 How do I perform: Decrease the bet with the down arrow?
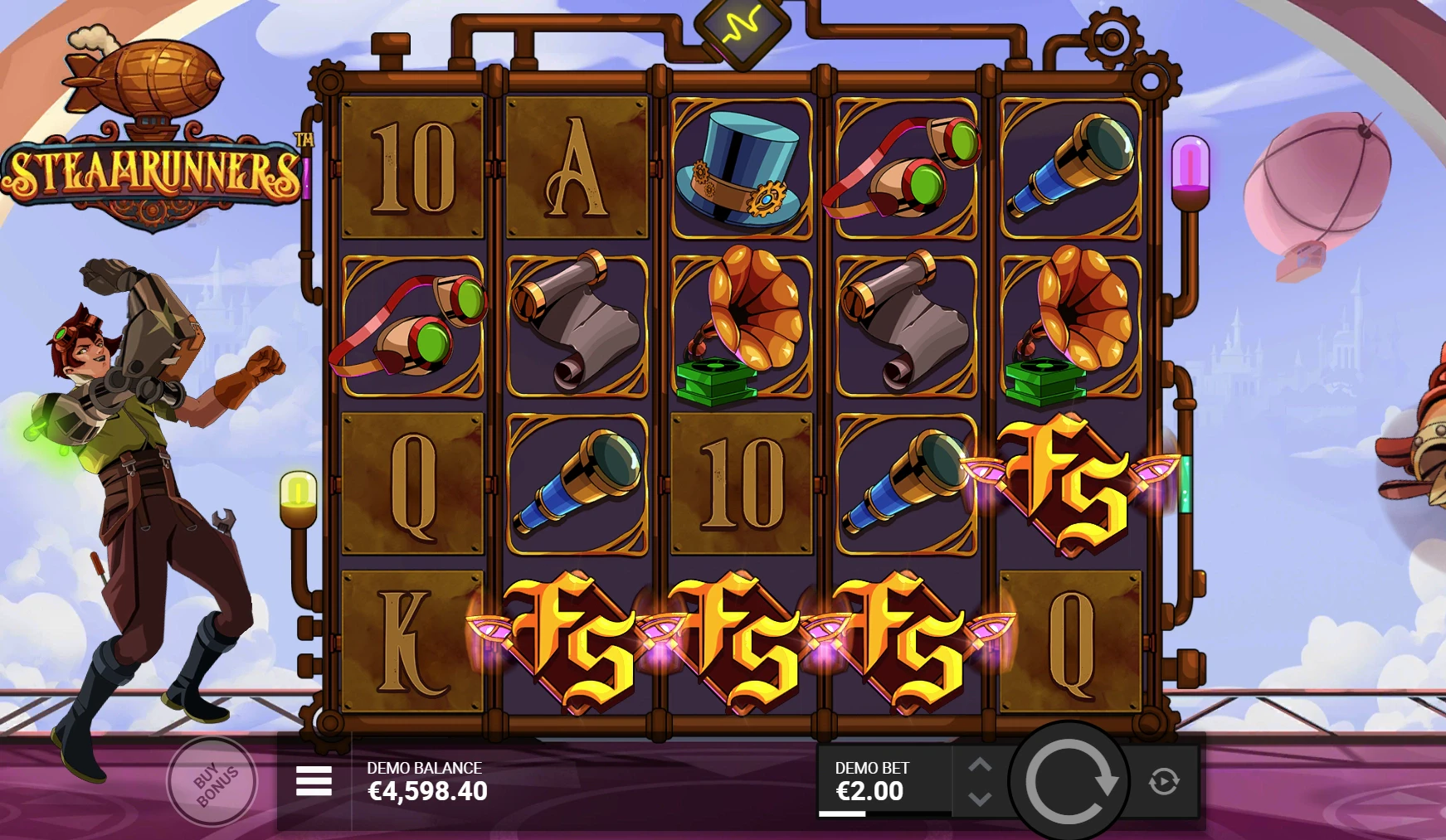pos(980,799)
